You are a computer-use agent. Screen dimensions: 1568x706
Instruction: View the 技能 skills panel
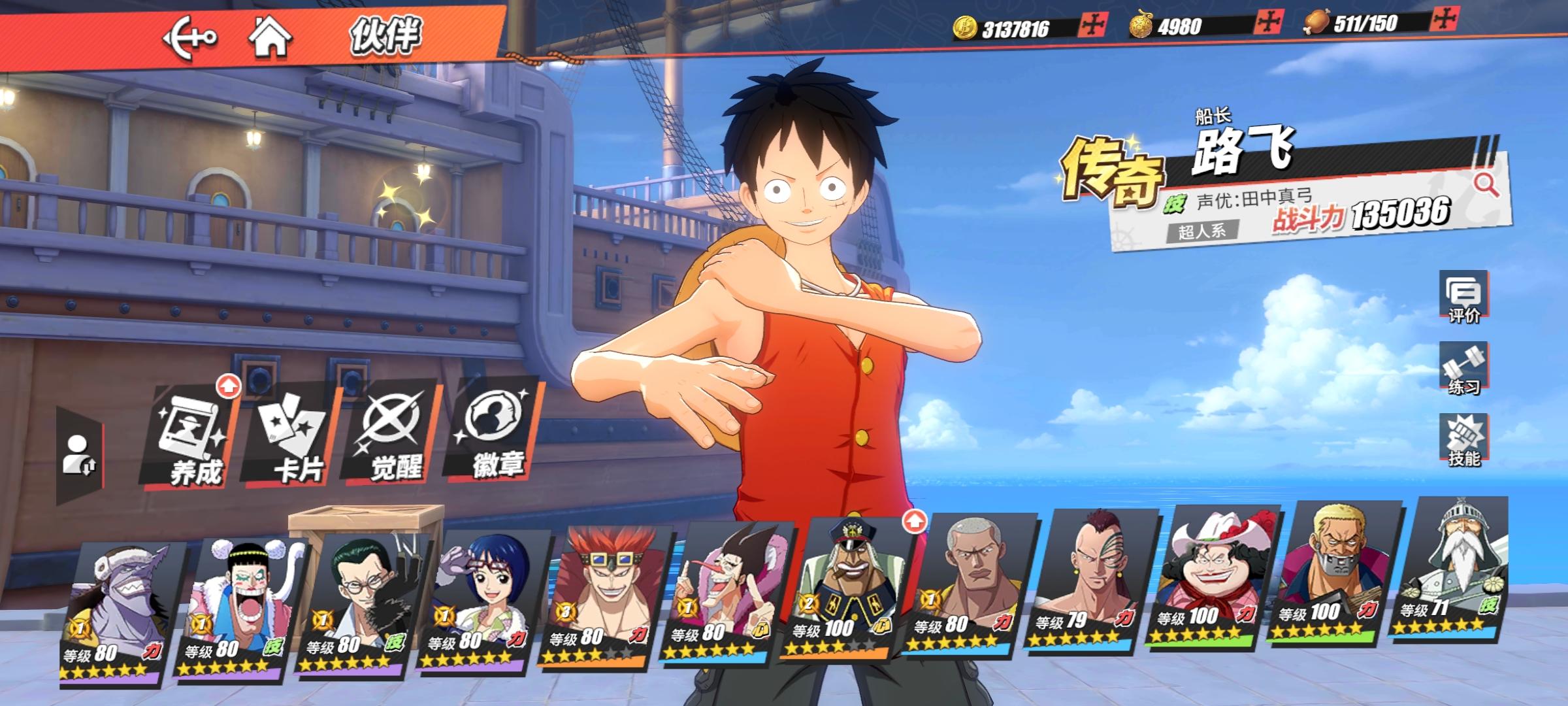1463,441
